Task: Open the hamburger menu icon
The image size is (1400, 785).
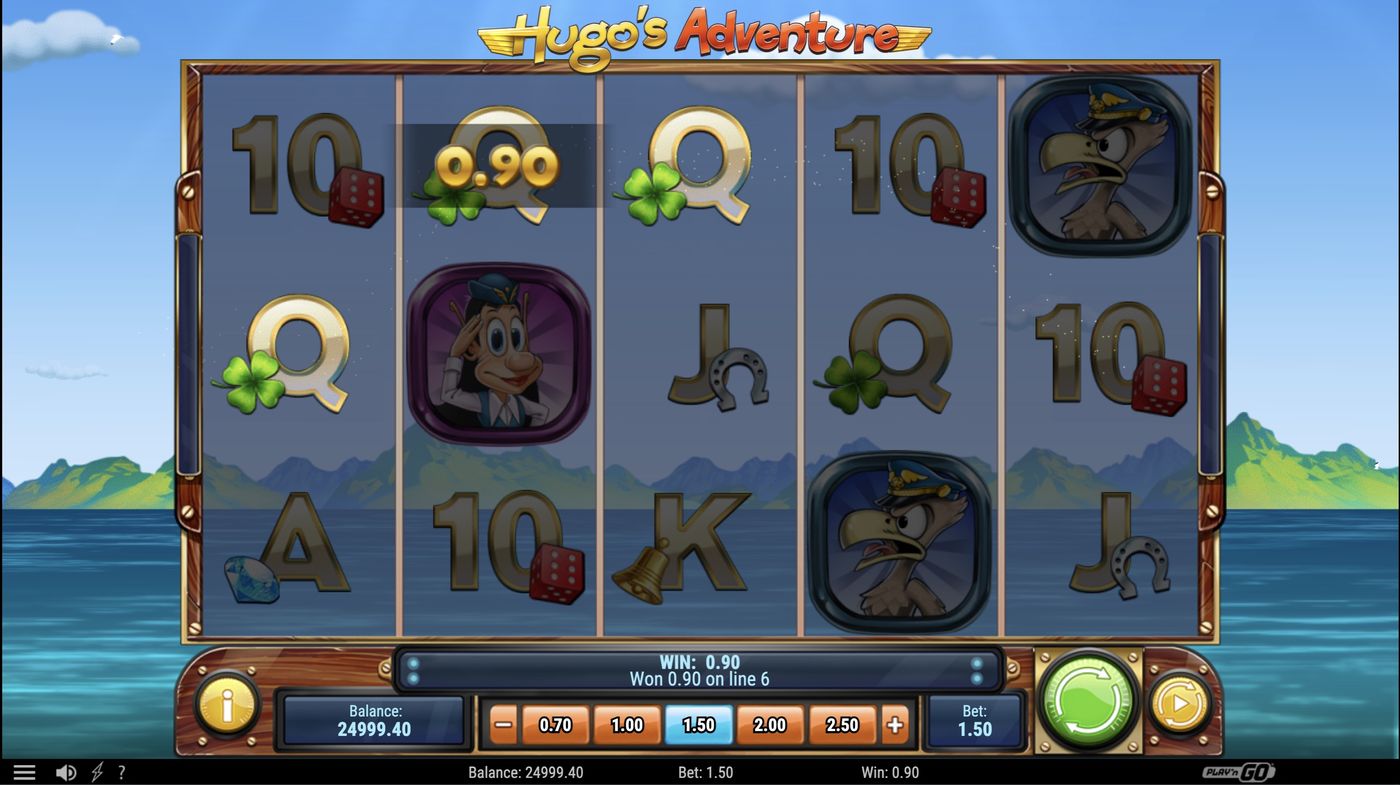Action: point(25,771)
